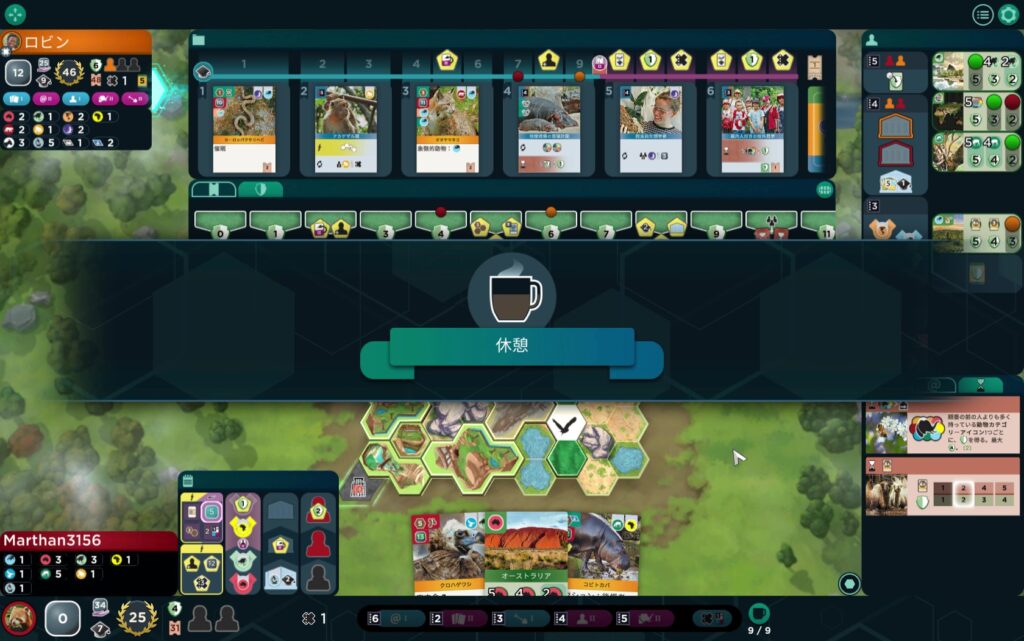Image resolution: width=1024 pixels, height=641 pixels.
Task: Select the elephant conservation project card
Action: pyautogui.click(x=943, y=493)
